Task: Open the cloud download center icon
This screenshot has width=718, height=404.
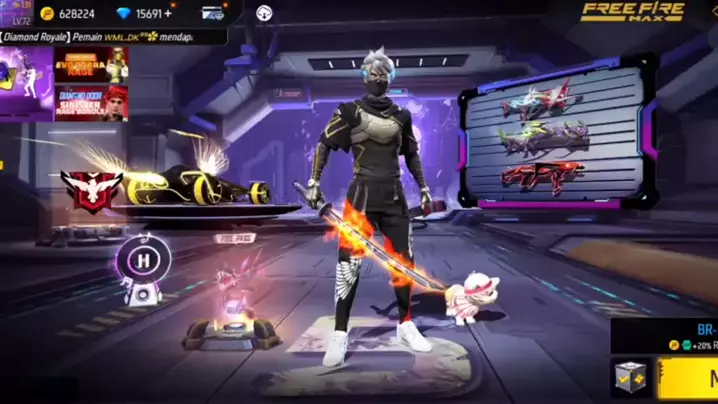Action: pos(263,13)
